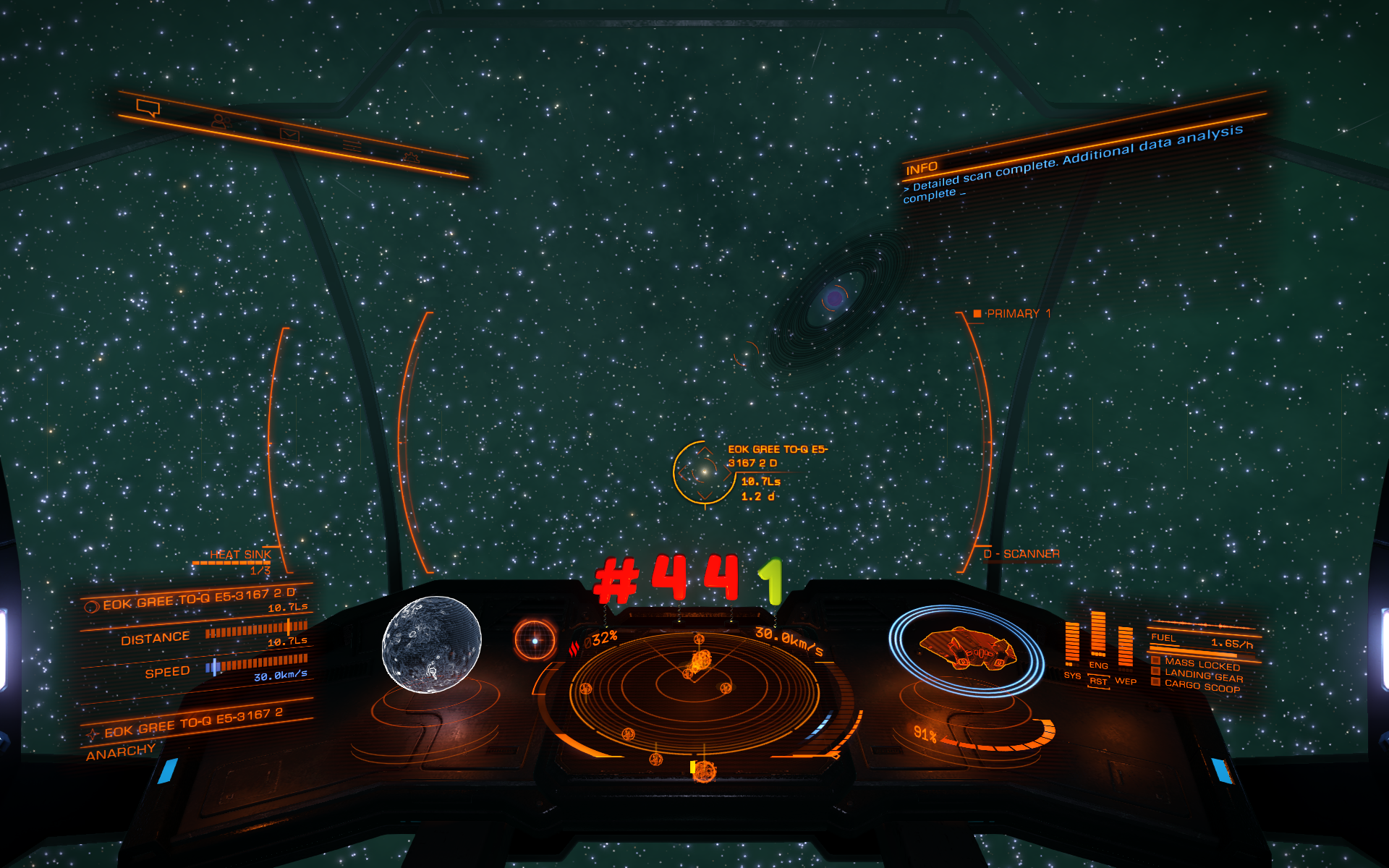Open the comms gear settings tab

click(411, 156)
